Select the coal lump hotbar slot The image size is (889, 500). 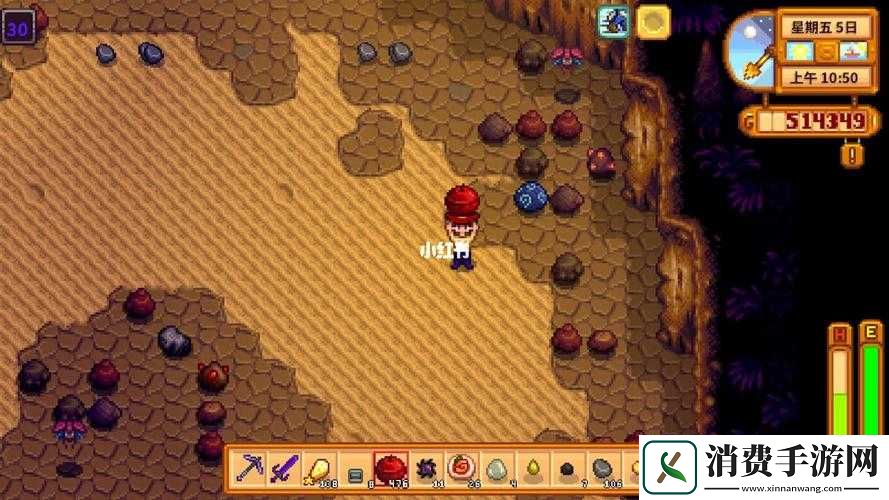[x=566, y=469]
